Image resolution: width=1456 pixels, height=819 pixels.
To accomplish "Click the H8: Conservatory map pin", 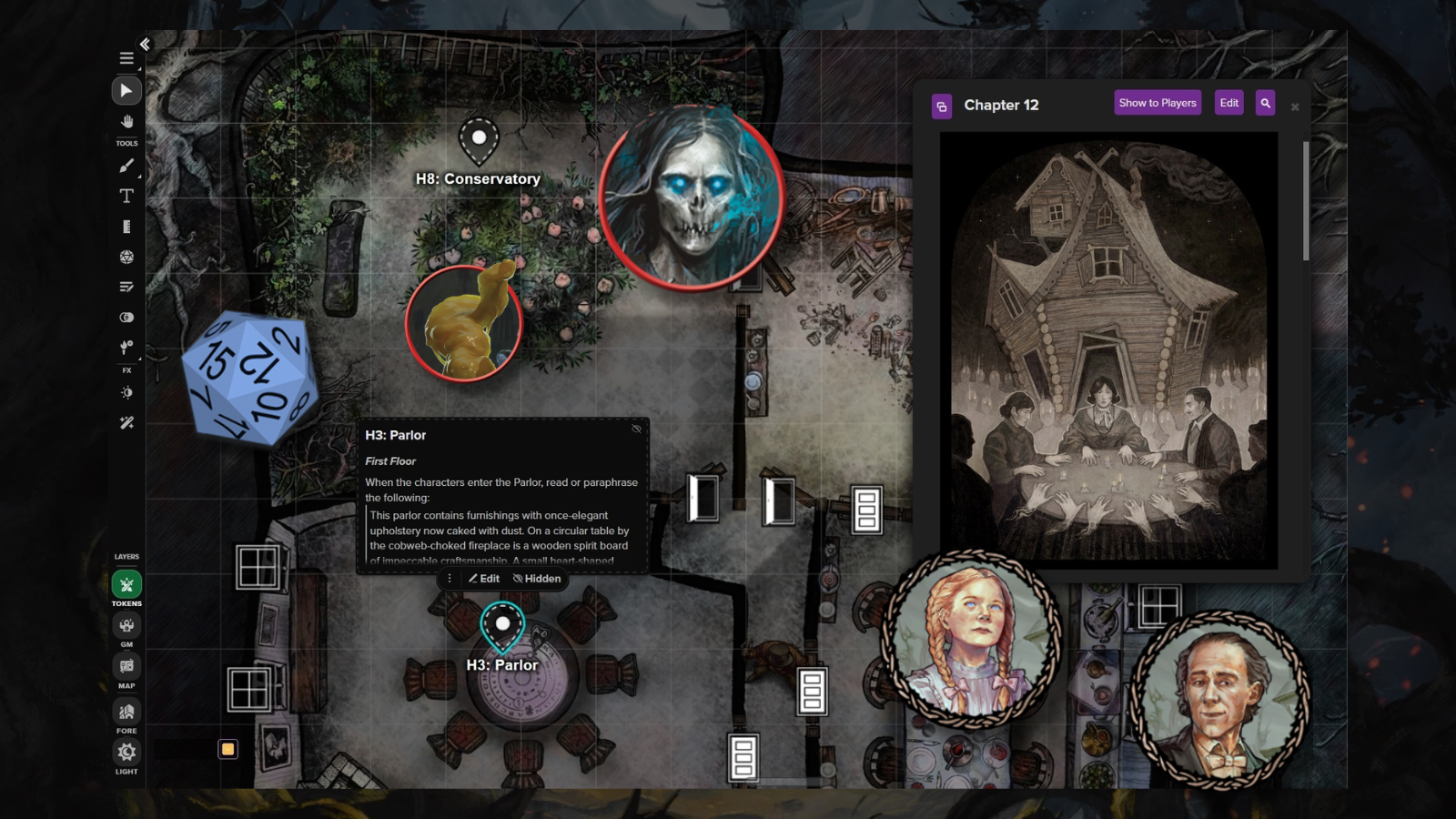I will (x=480, y=138).
